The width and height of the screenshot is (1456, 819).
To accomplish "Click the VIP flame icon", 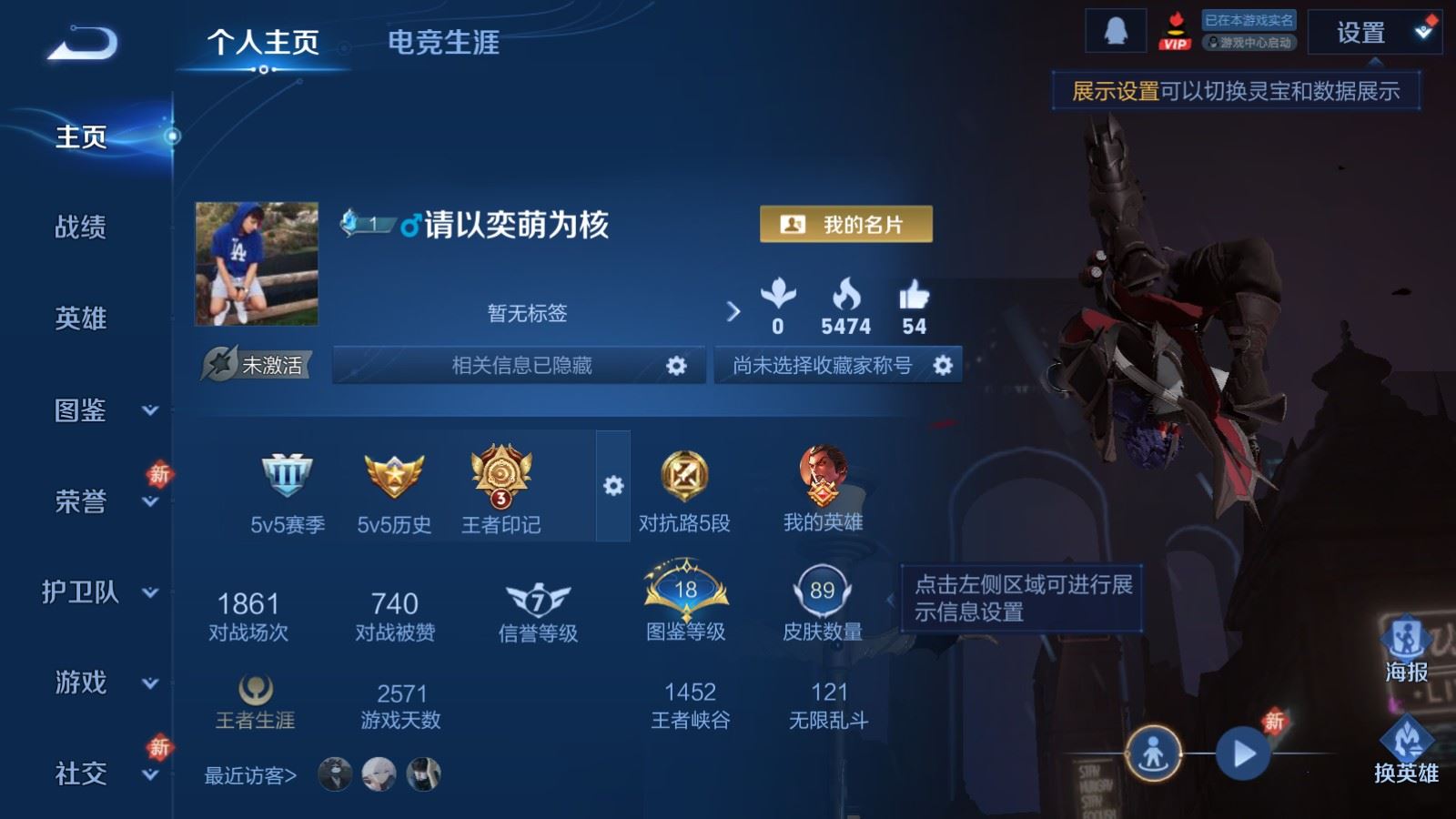I will [1176, 30].
